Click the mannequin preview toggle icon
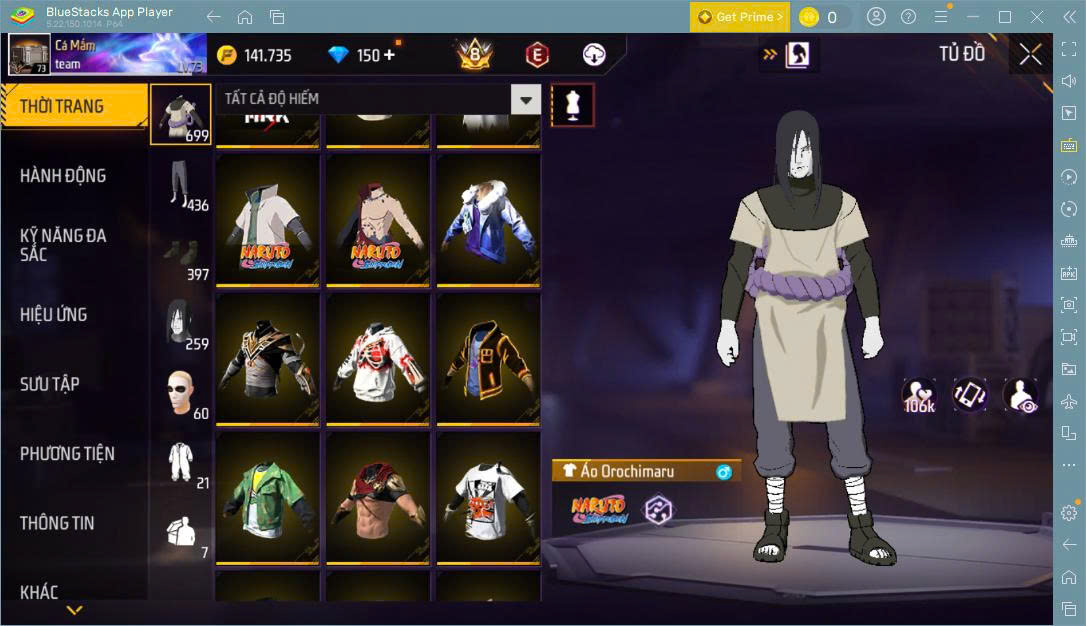The height and width of the screenshot is (626, 1086). [573, 104]
